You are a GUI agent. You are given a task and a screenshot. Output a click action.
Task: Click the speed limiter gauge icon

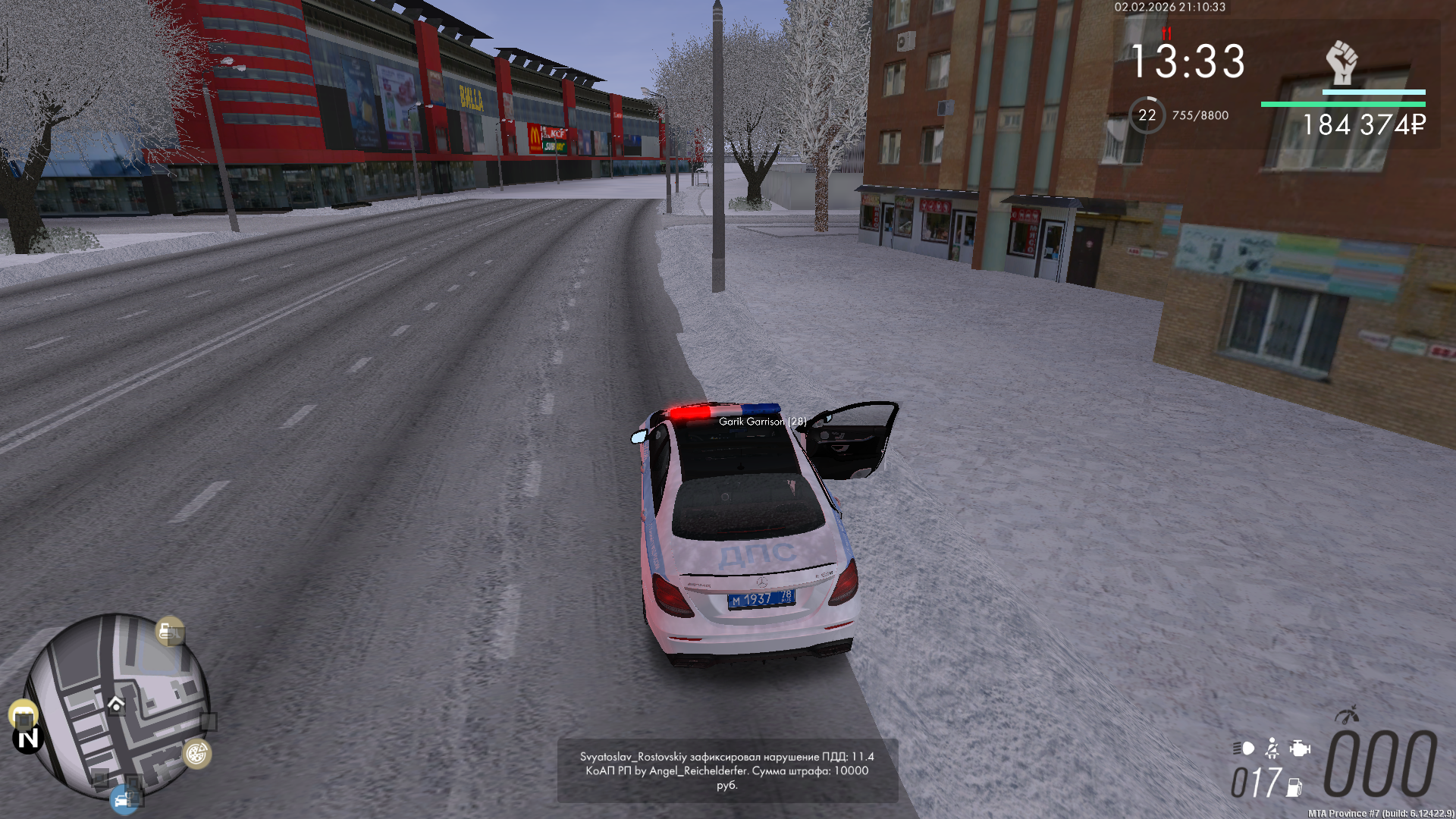click(1347, 714)
